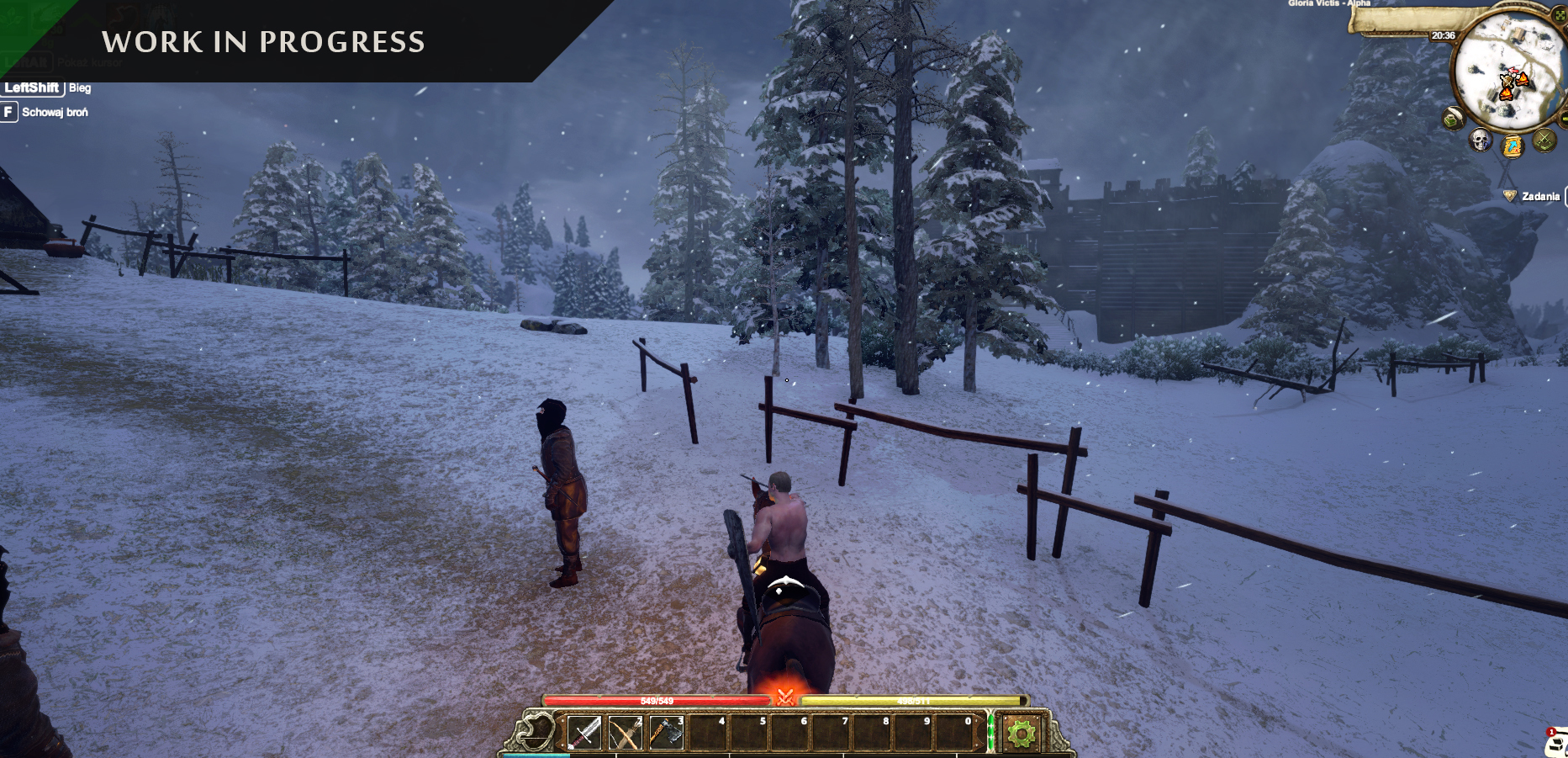Select the sword in hotbar slot one

pyautogui.click(x=584, y=733)
